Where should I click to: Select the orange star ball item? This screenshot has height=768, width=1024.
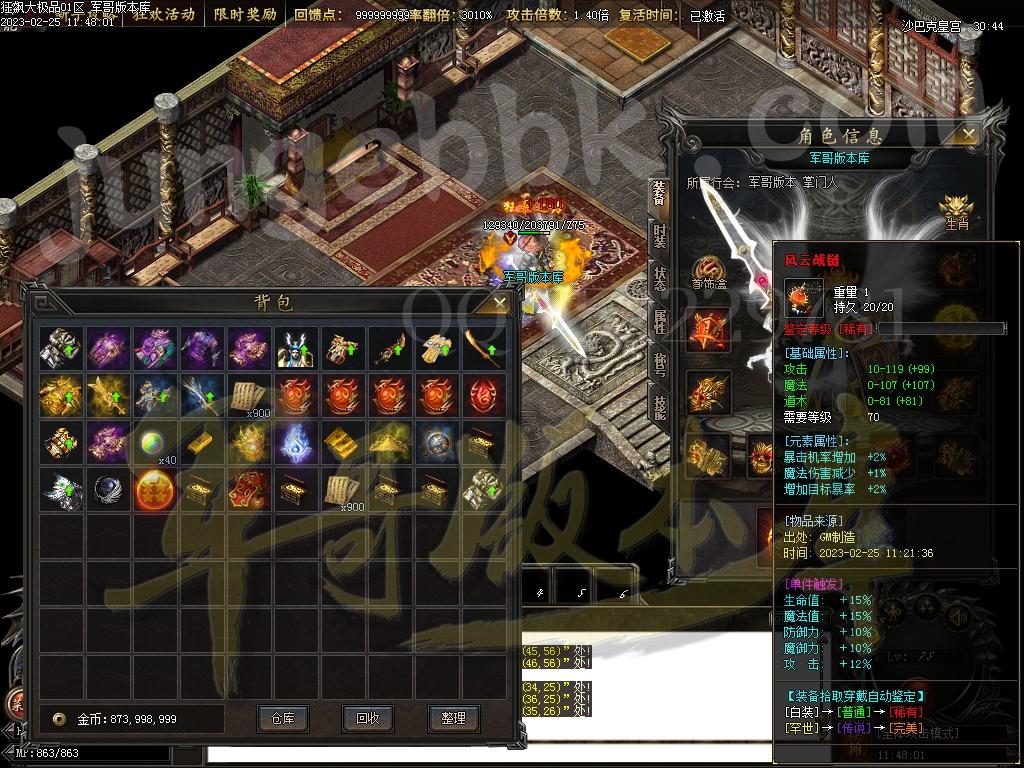155,490
